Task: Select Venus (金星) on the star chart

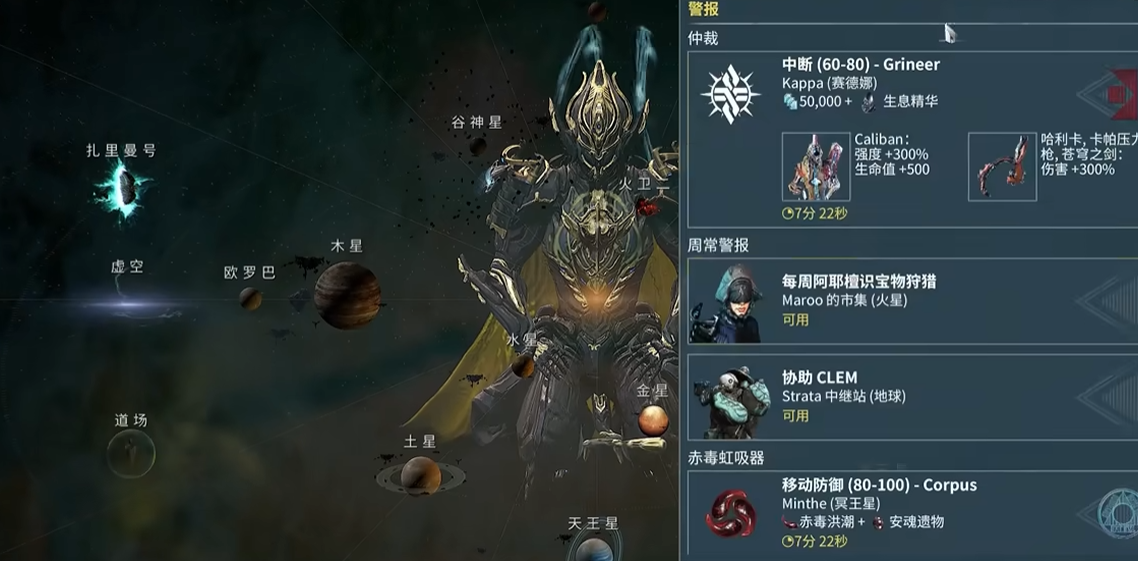Action: [x=653, y=420]
